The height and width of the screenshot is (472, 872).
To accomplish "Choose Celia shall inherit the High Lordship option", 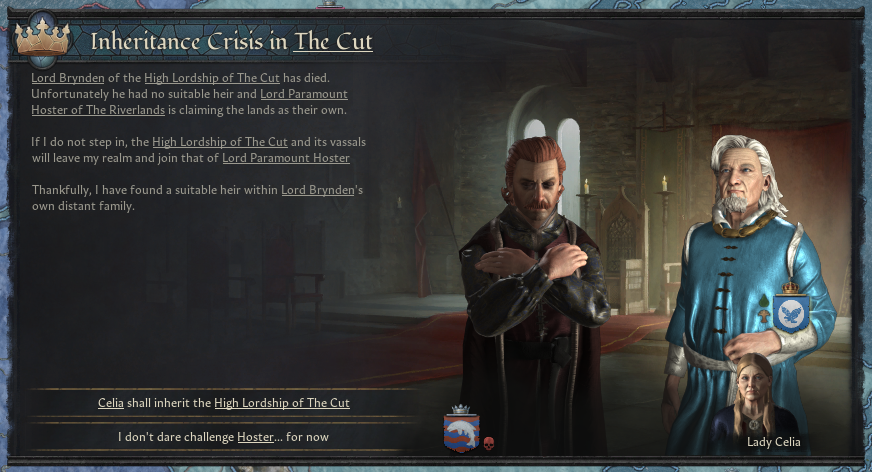I will point(223,403).
